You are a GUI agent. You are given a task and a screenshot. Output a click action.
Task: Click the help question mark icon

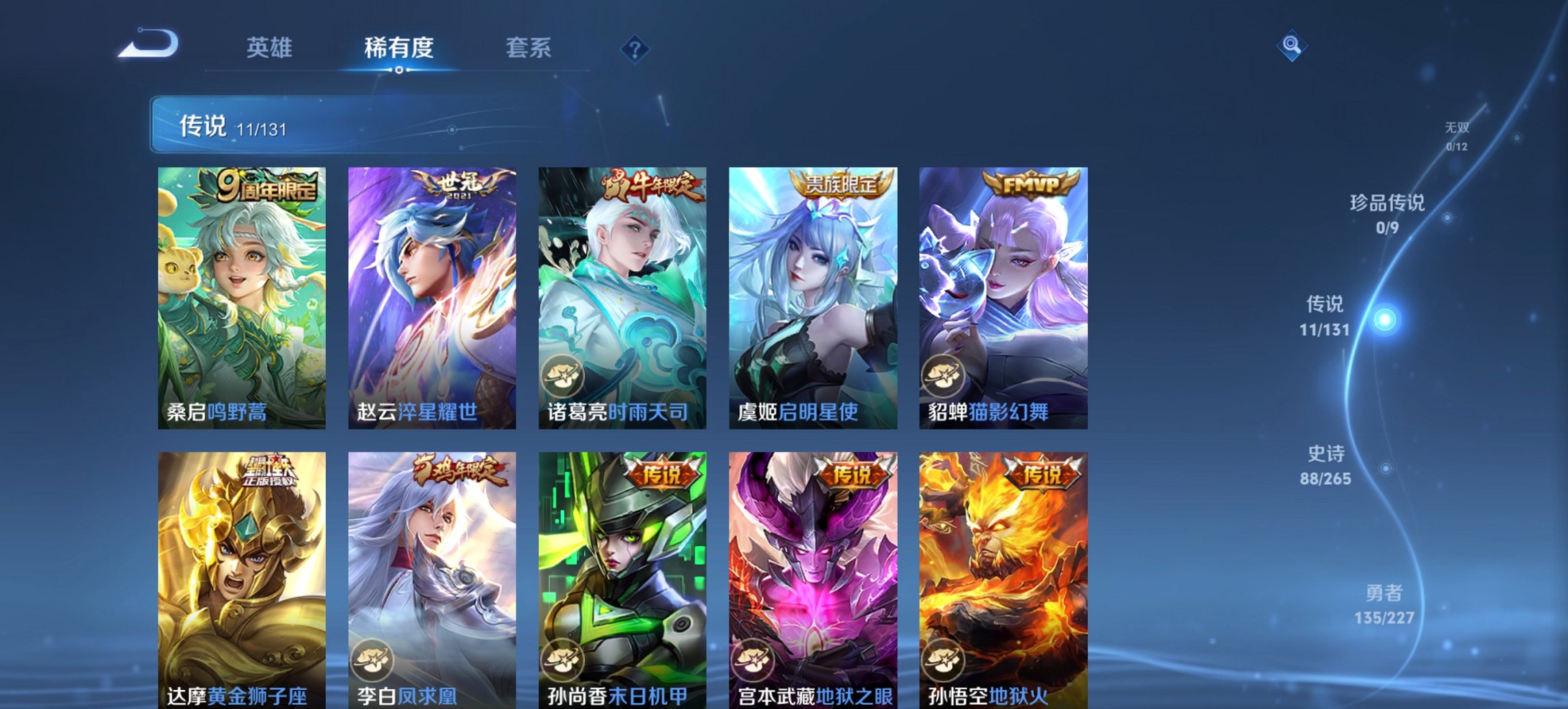coord(635,48)
